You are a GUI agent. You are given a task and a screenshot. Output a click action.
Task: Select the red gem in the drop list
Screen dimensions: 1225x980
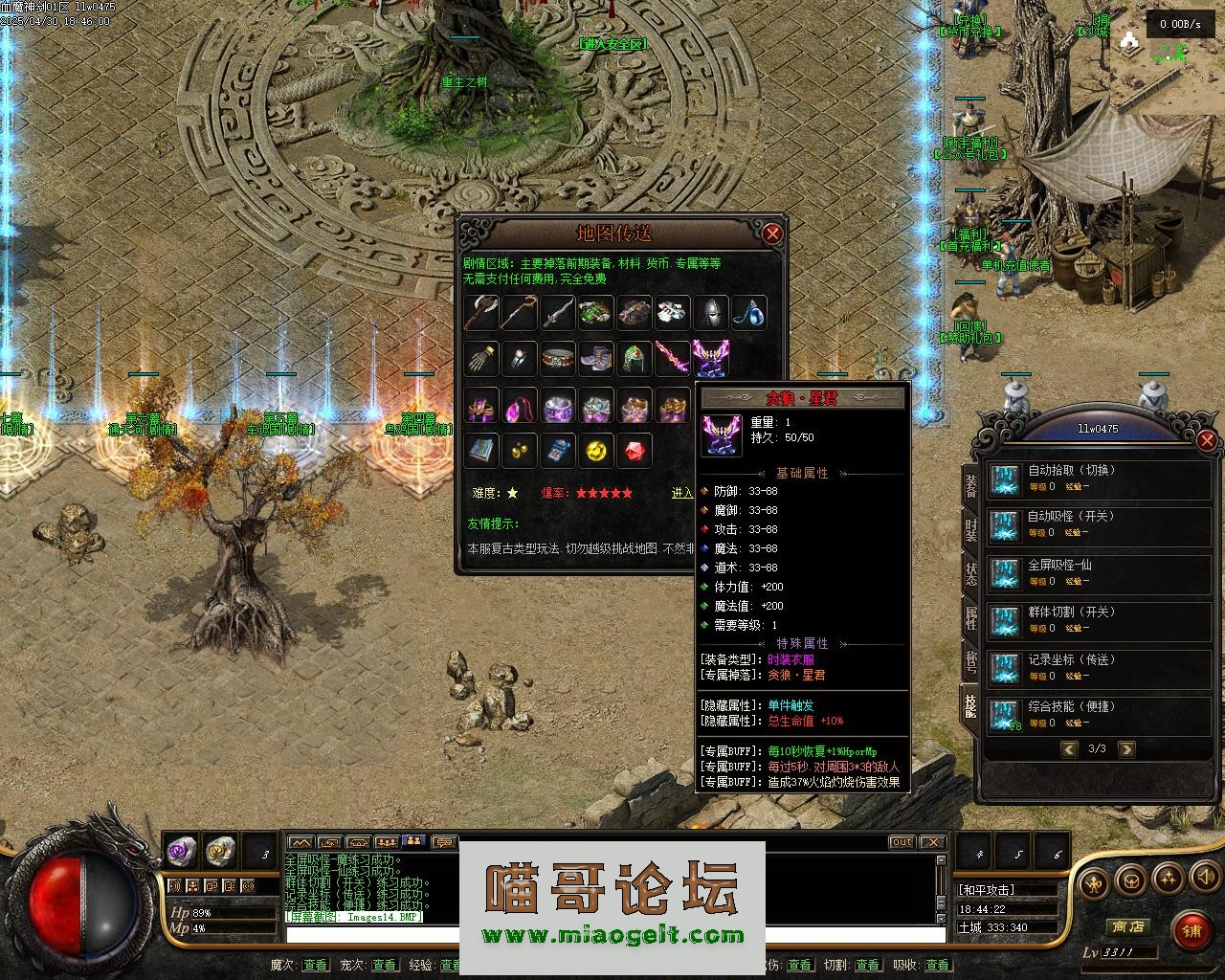(634, 449)
